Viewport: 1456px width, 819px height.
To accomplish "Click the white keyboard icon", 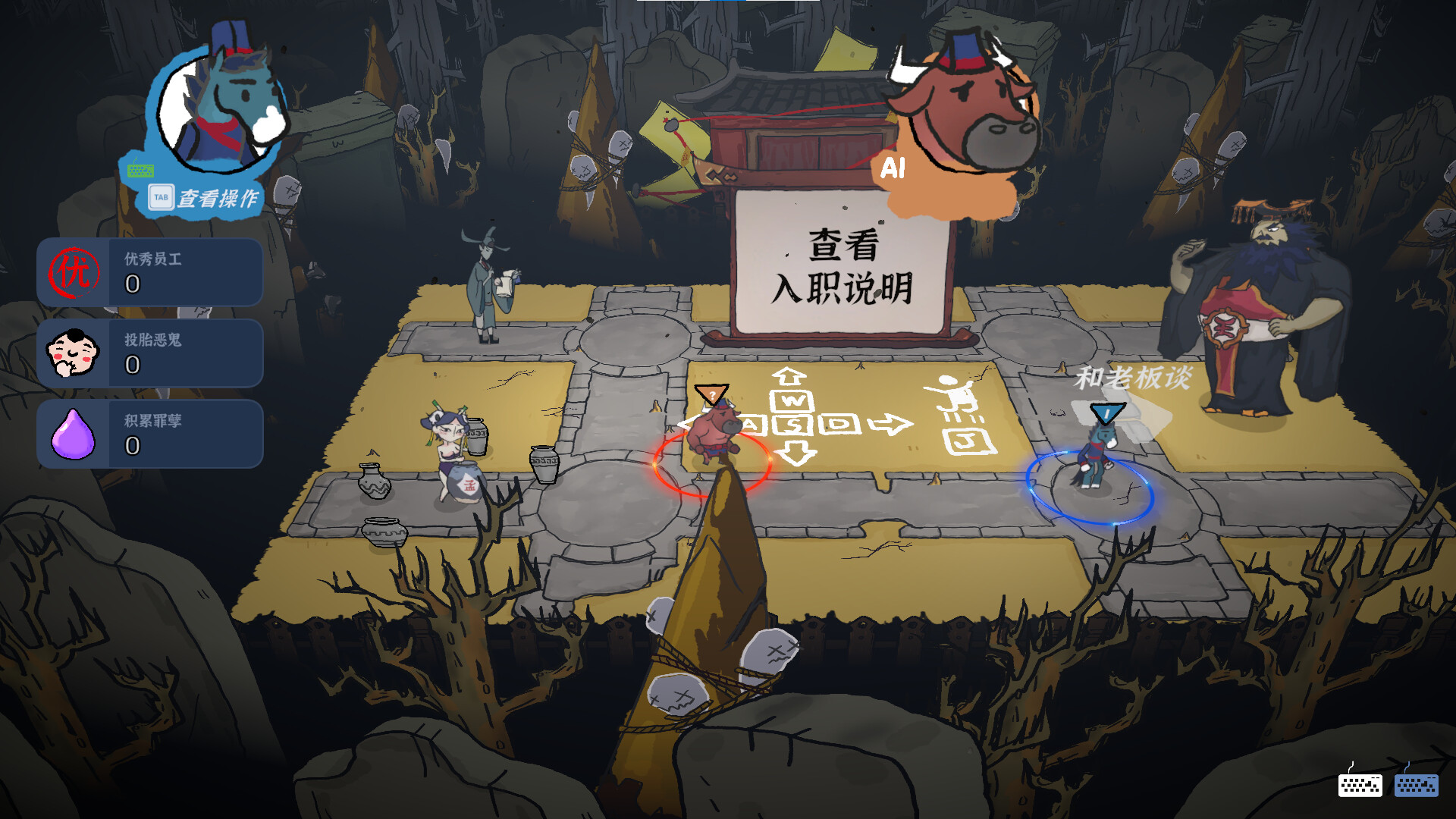I will 1360,784.
